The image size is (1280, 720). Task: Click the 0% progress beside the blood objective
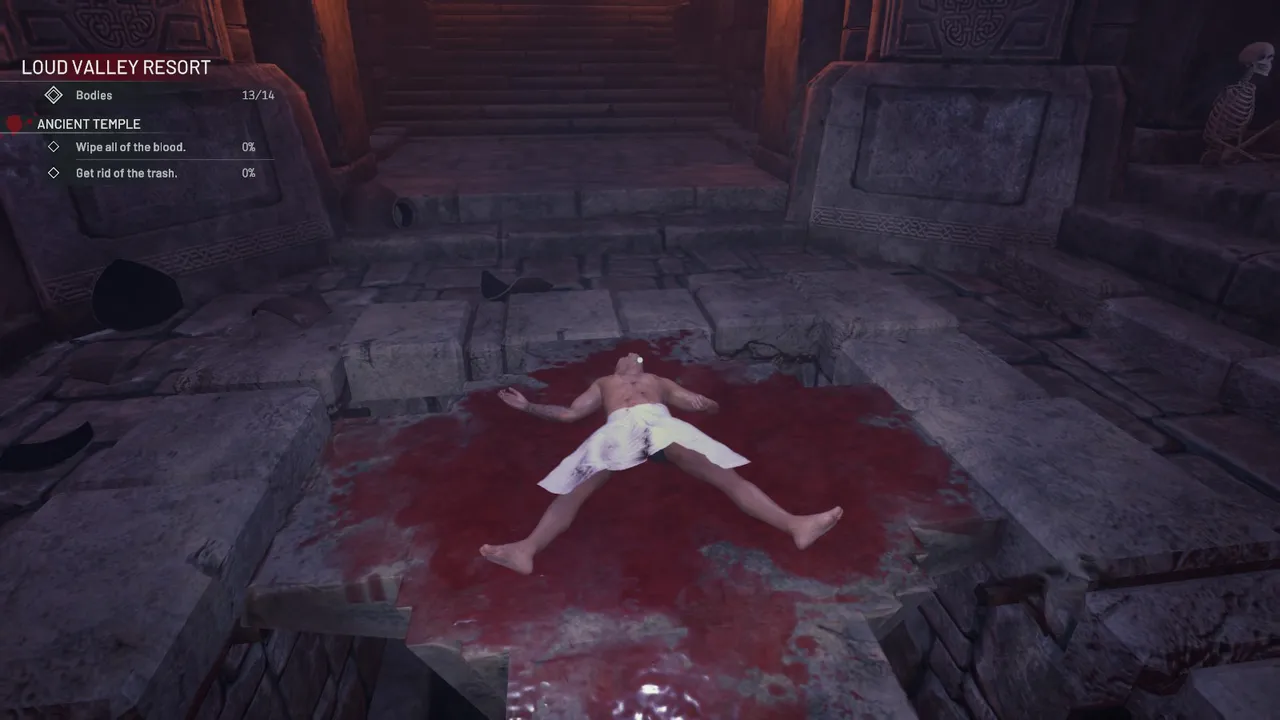(x=249, y=147)
